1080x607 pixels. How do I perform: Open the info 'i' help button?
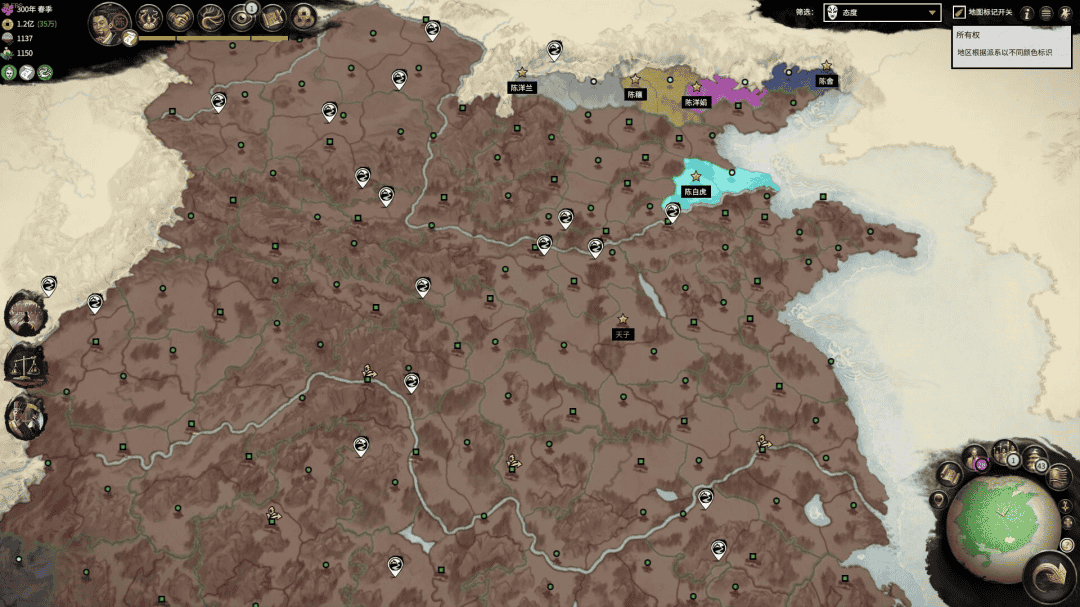click(1027, 13)
